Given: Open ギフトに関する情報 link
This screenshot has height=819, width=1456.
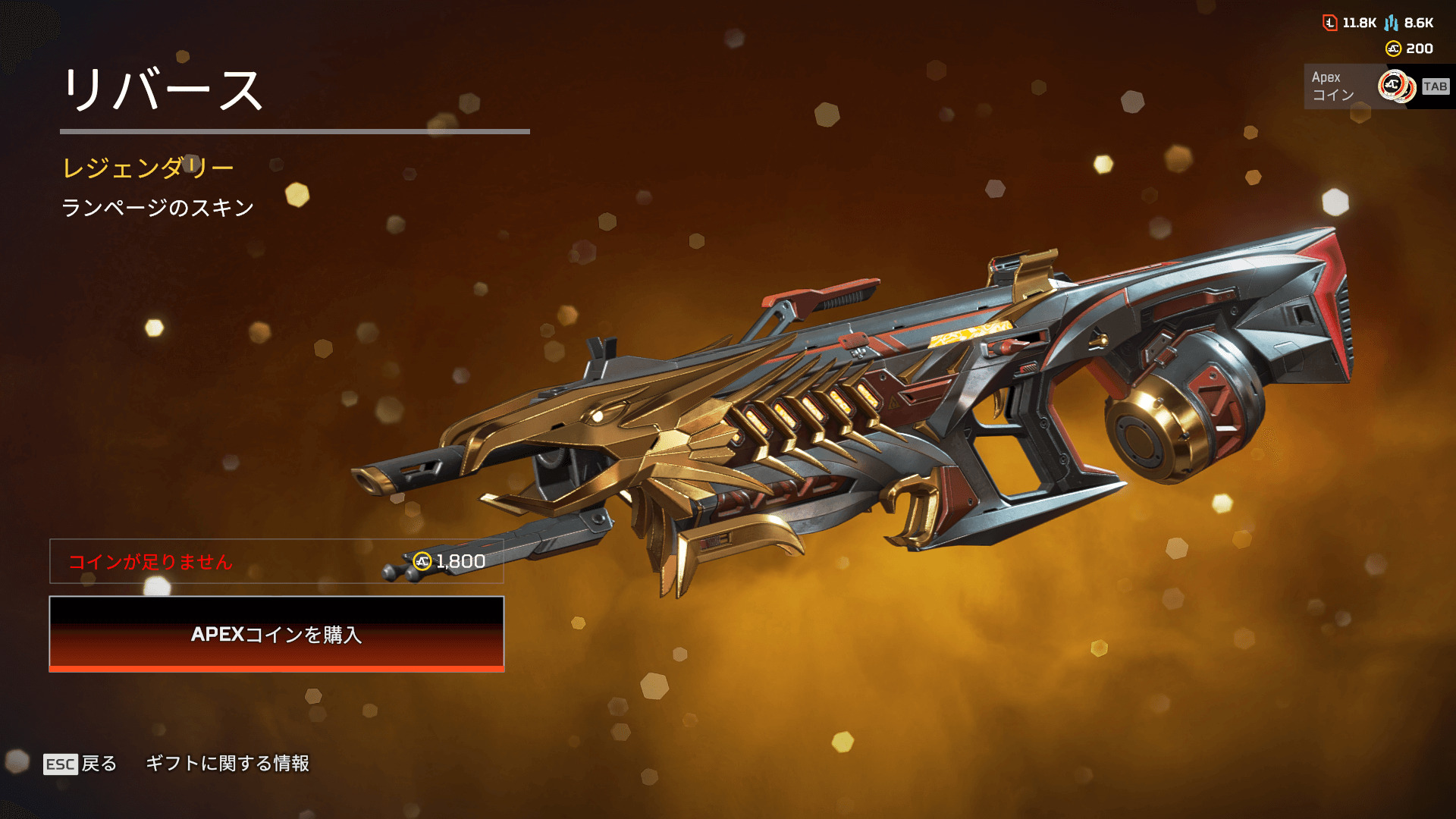Looking at the screenshot, I should (227, 764).
